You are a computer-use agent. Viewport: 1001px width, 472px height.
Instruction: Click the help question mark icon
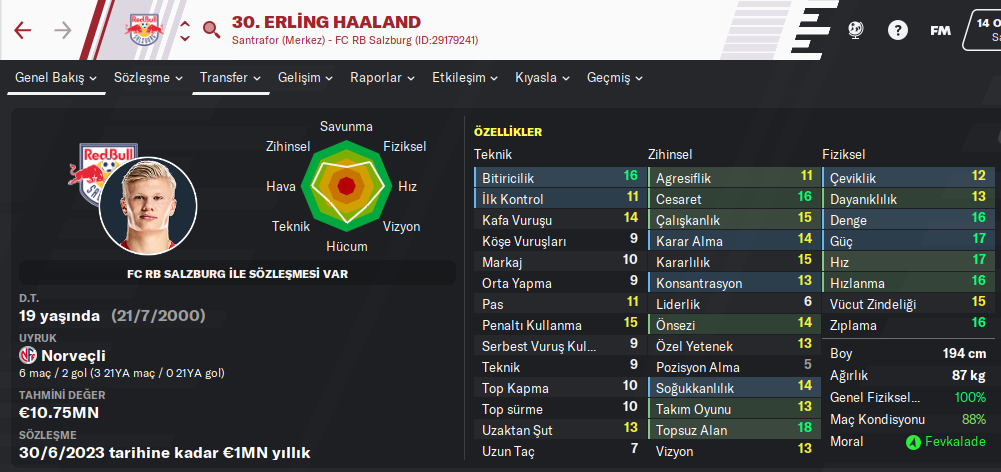click(897, 30)
